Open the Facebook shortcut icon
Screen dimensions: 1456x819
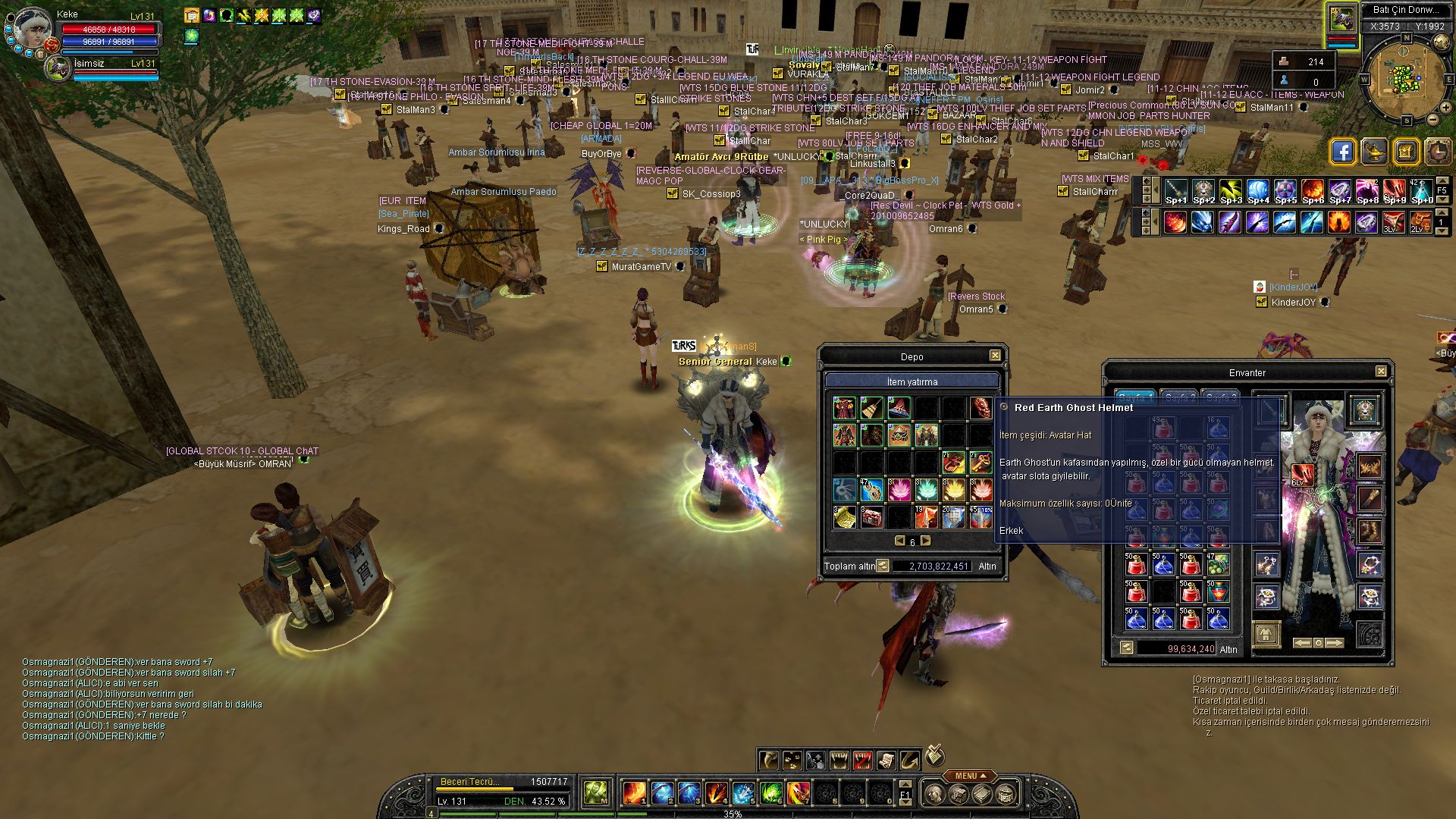(1342, 152)
